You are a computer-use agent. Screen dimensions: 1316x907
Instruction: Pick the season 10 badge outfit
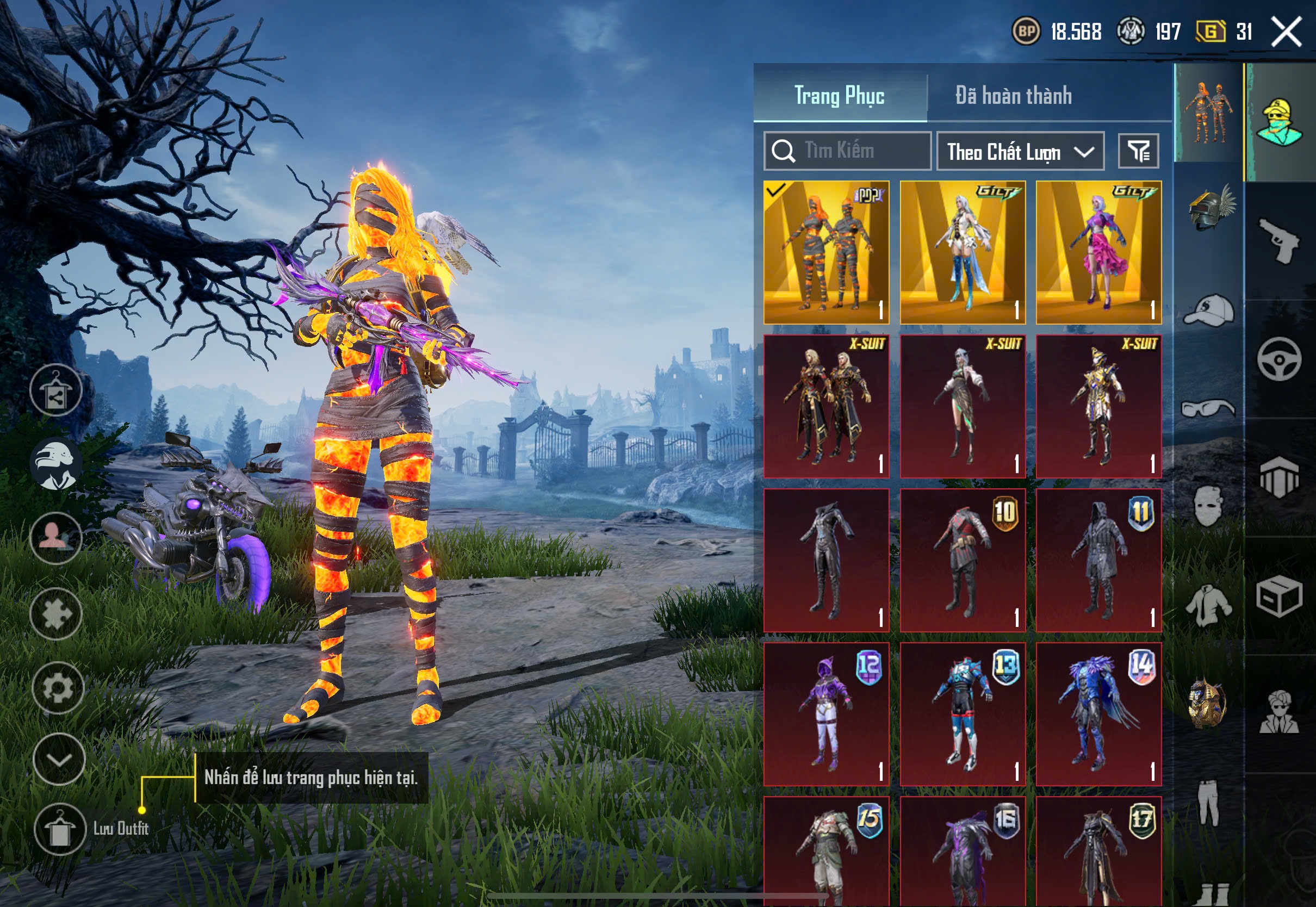pos(963,560)
